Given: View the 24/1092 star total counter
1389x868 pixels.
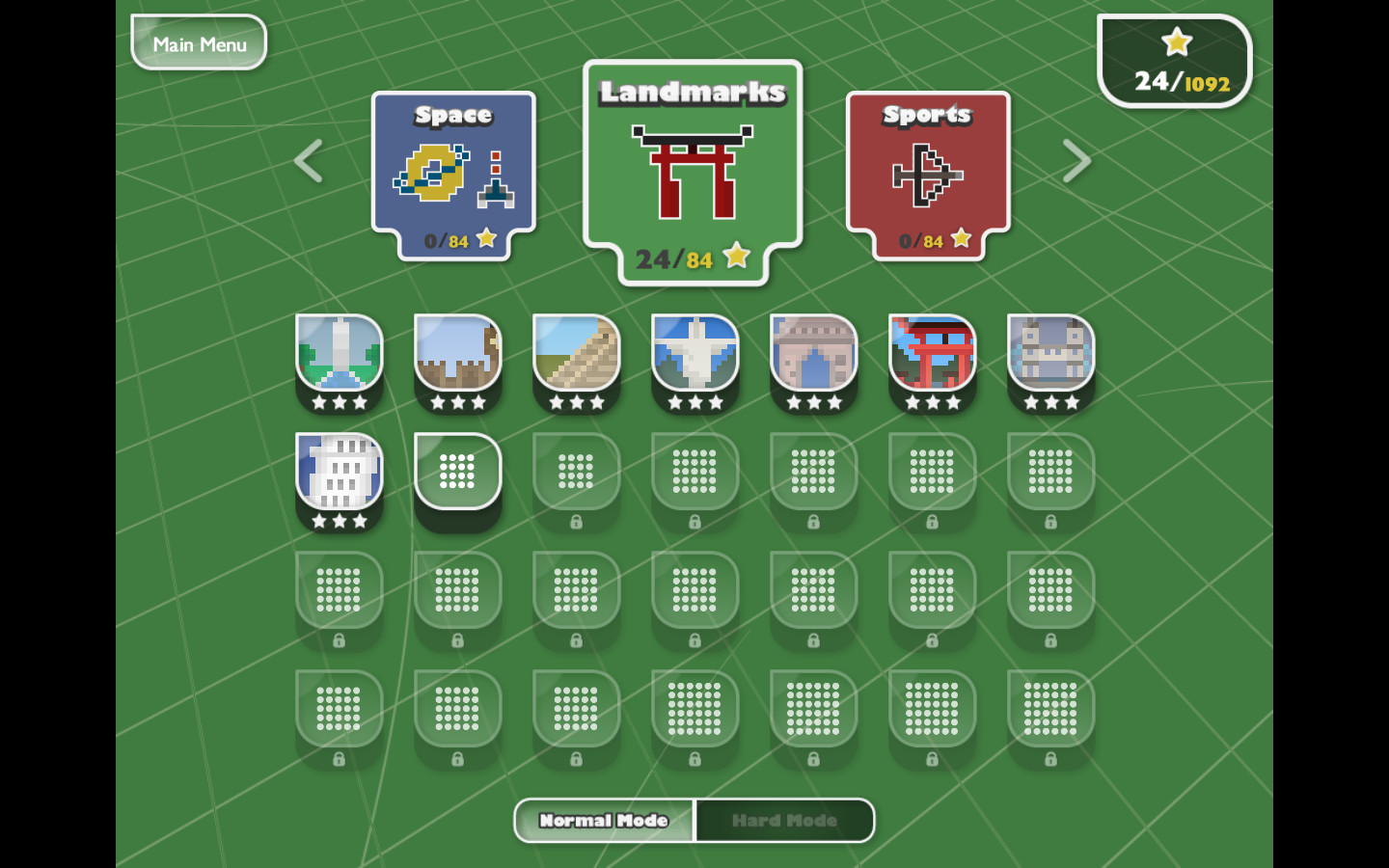Looking at the screenshot, I should point(1175,61).
